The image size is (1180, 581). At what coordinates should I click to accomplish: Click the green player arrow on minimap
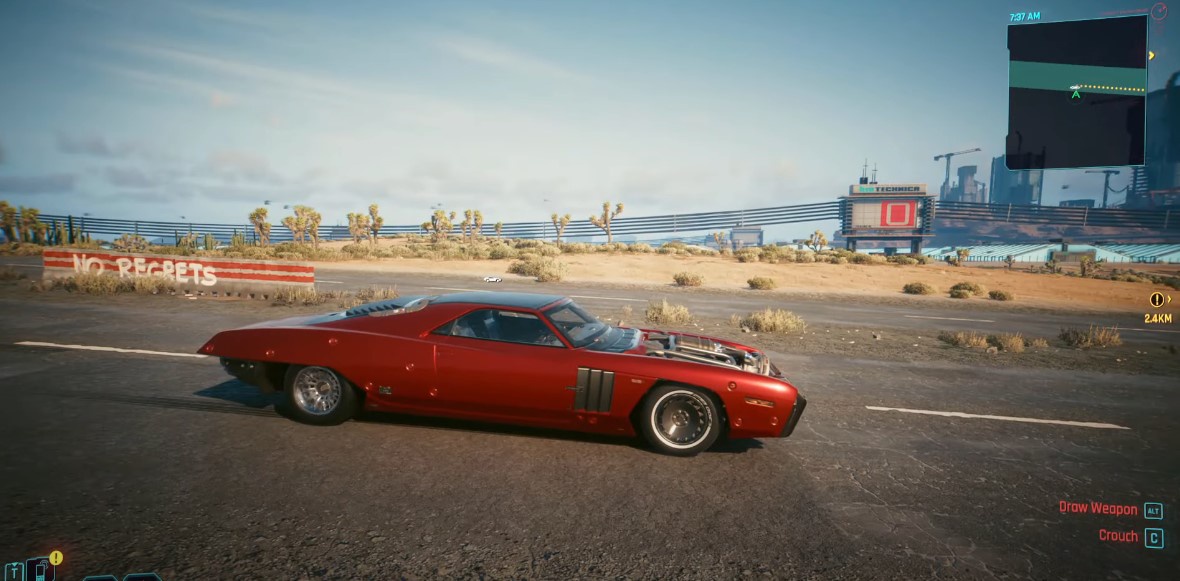coord(1075,94)
